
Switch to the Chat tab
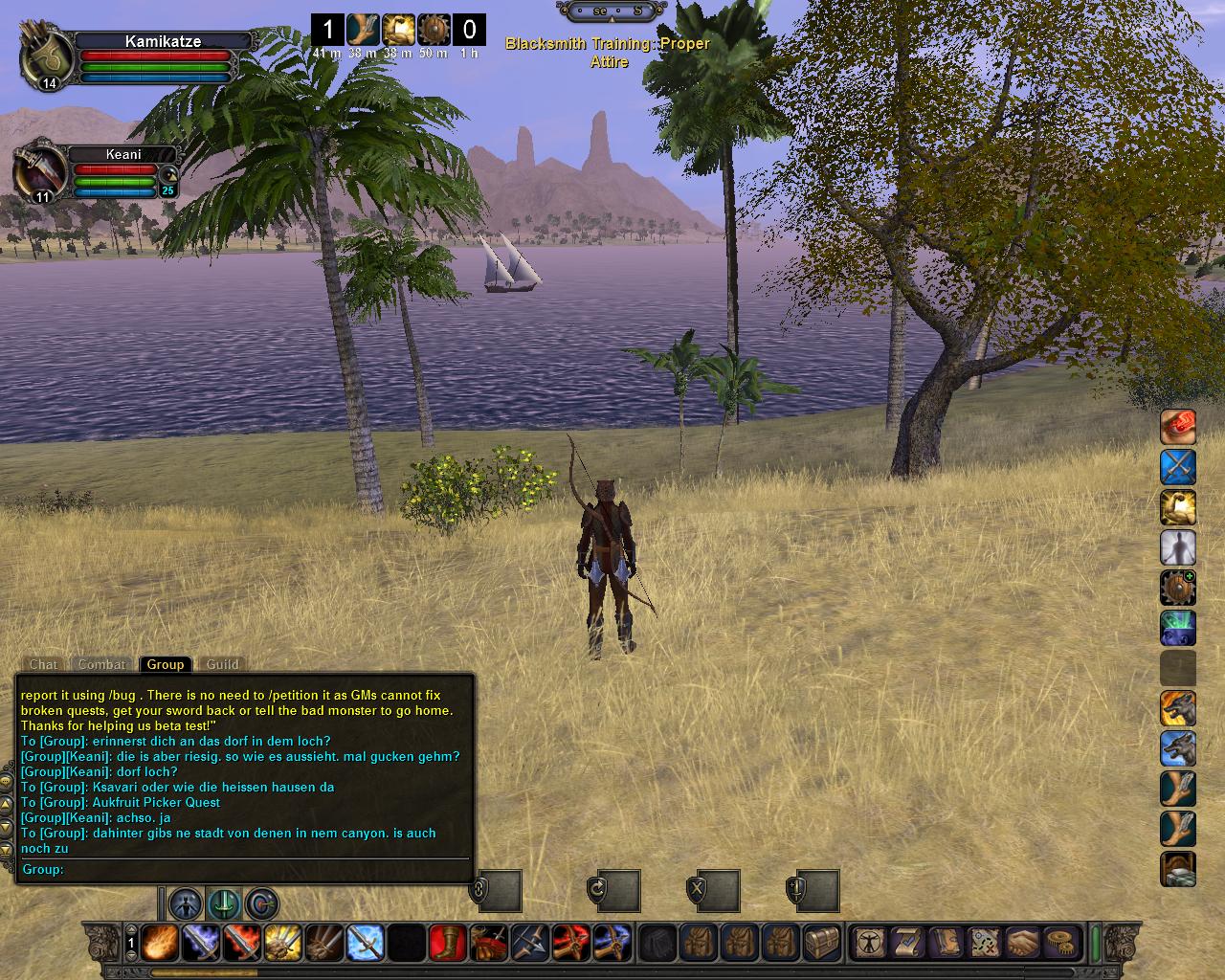click(43, 664)
